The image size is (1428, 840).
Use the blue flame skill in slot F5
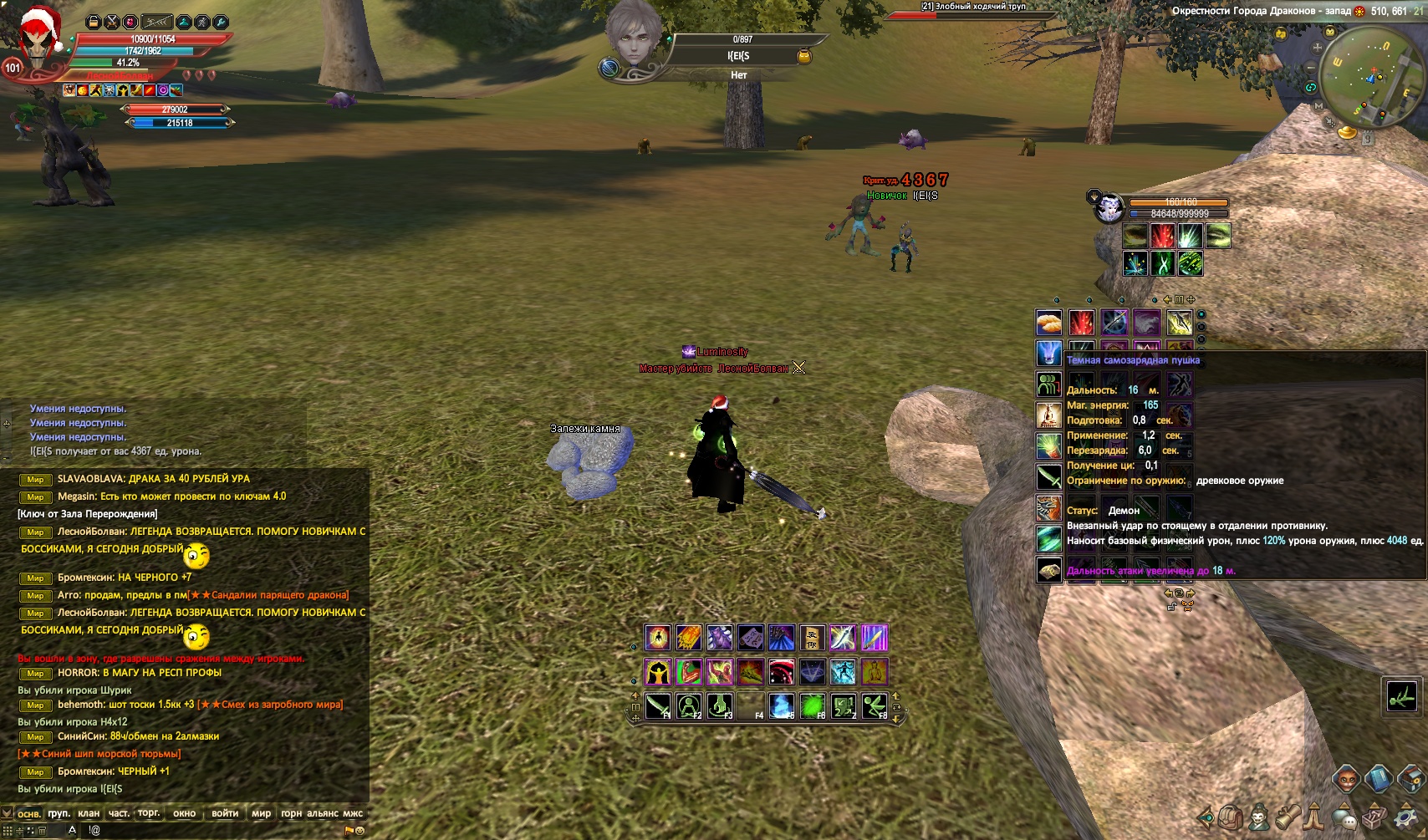(782, 706)
